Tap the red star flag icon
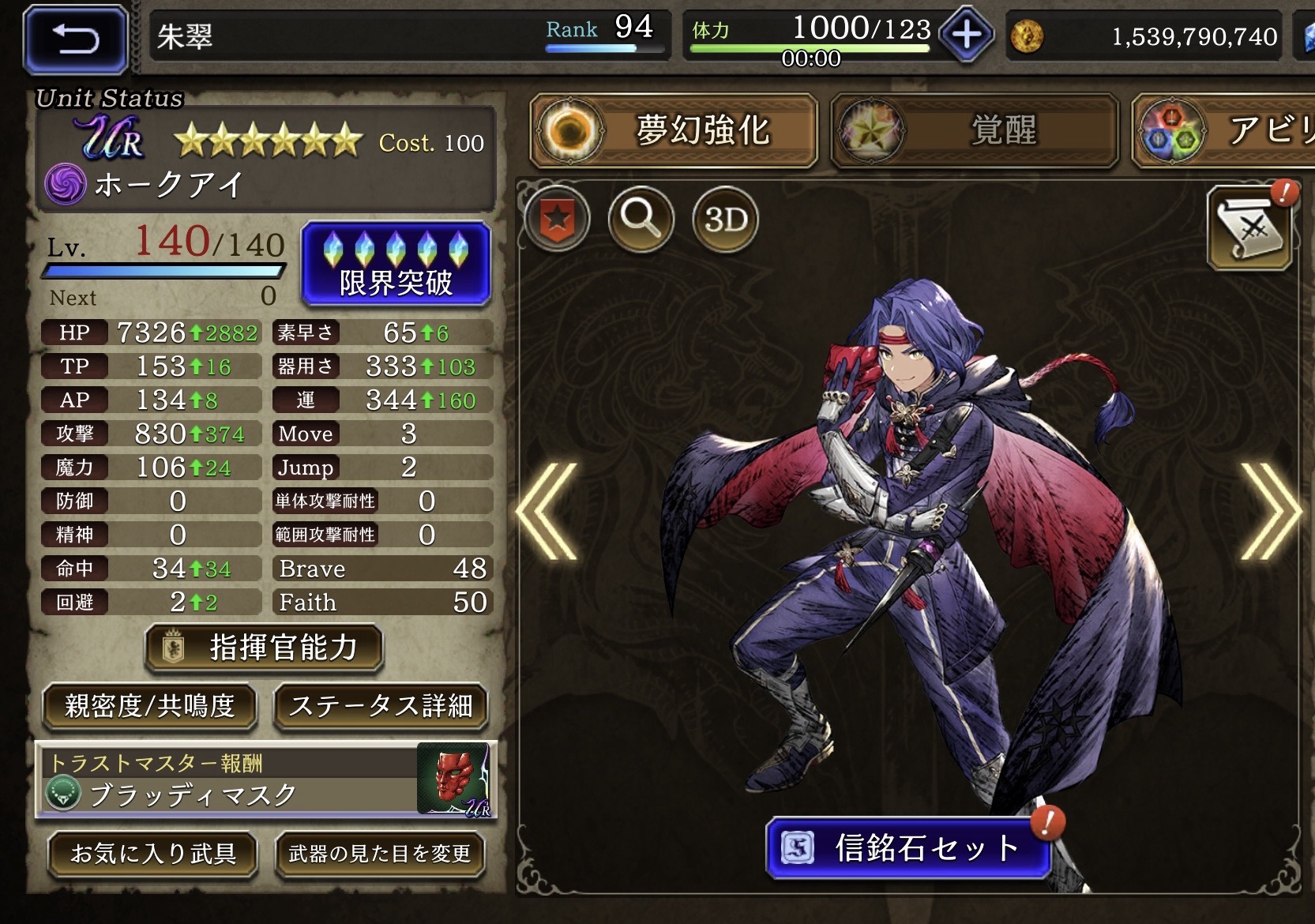Viewport: 1315px width, 924px height. (x=557, y=218)
